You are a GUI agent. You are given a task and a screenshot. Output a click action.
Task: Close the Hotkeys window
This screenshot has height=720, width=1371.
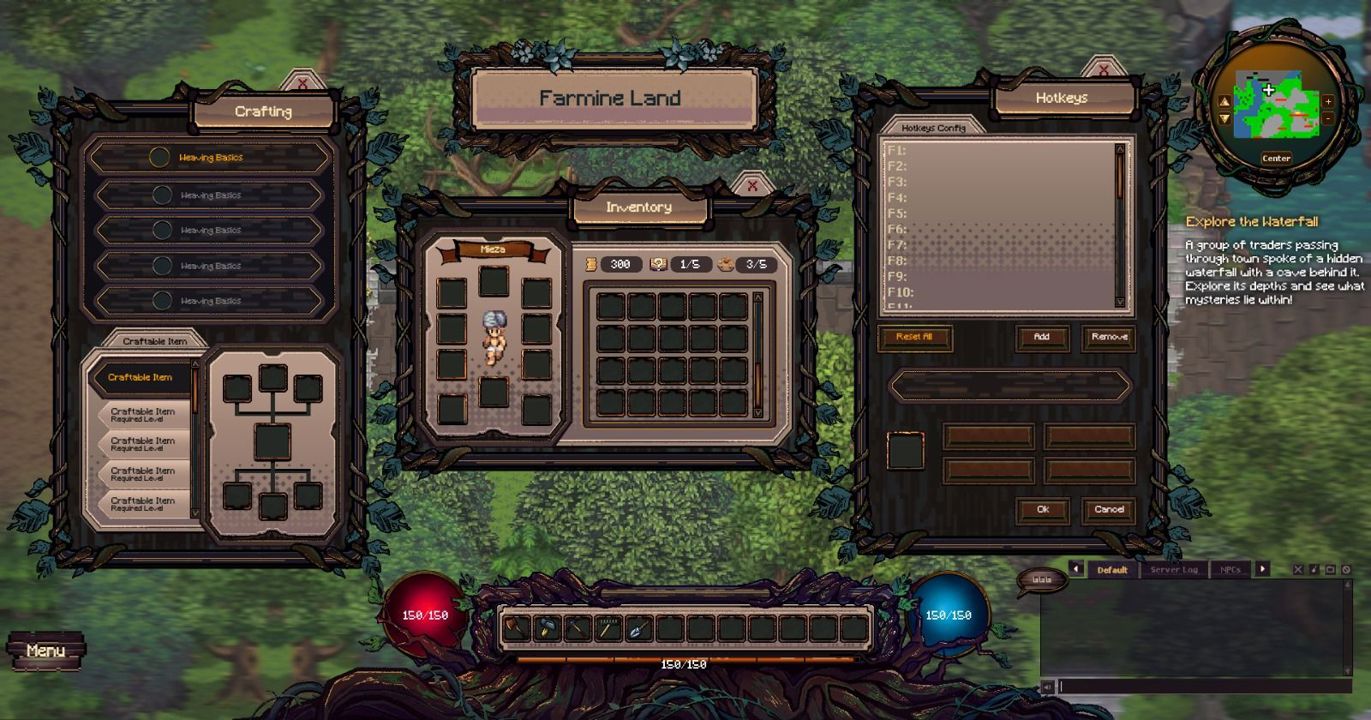1104,69
